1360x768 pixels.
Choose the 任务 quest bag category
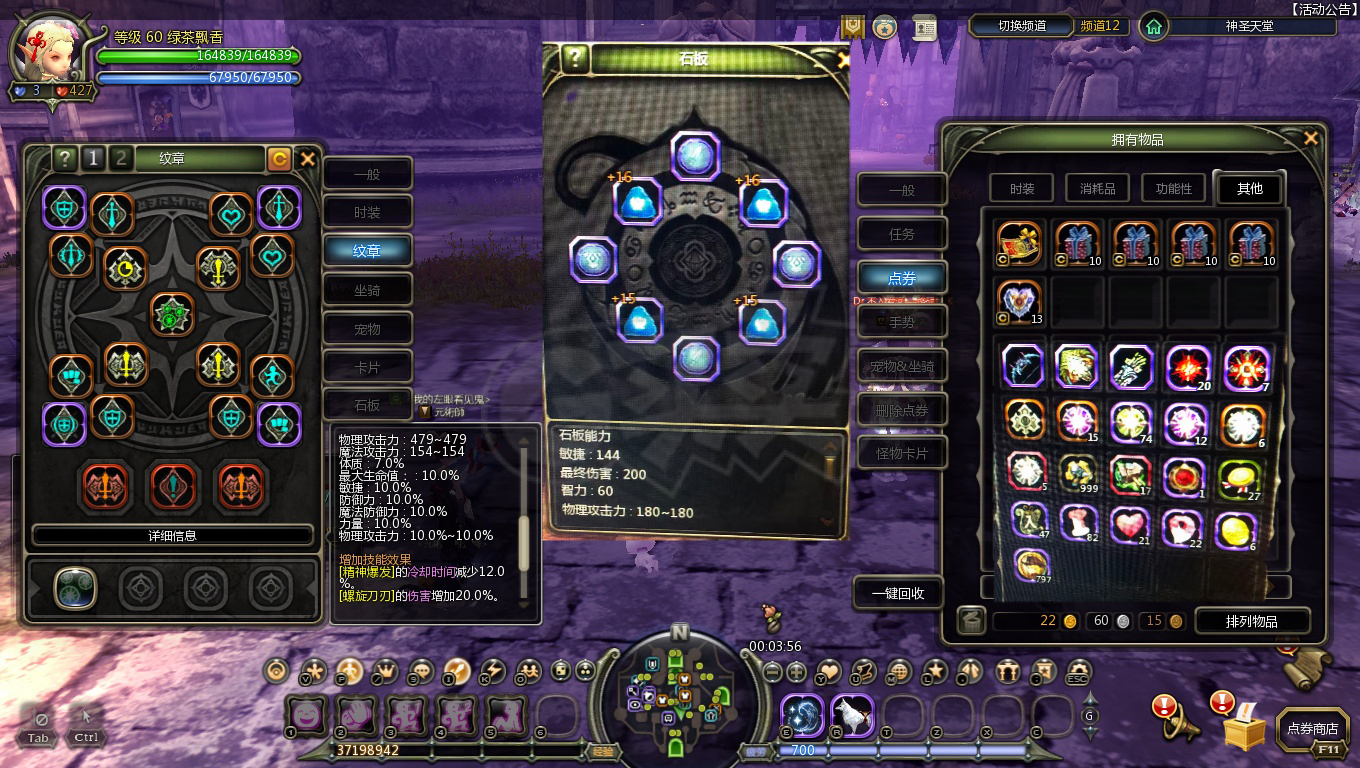[x=902, y=234]
